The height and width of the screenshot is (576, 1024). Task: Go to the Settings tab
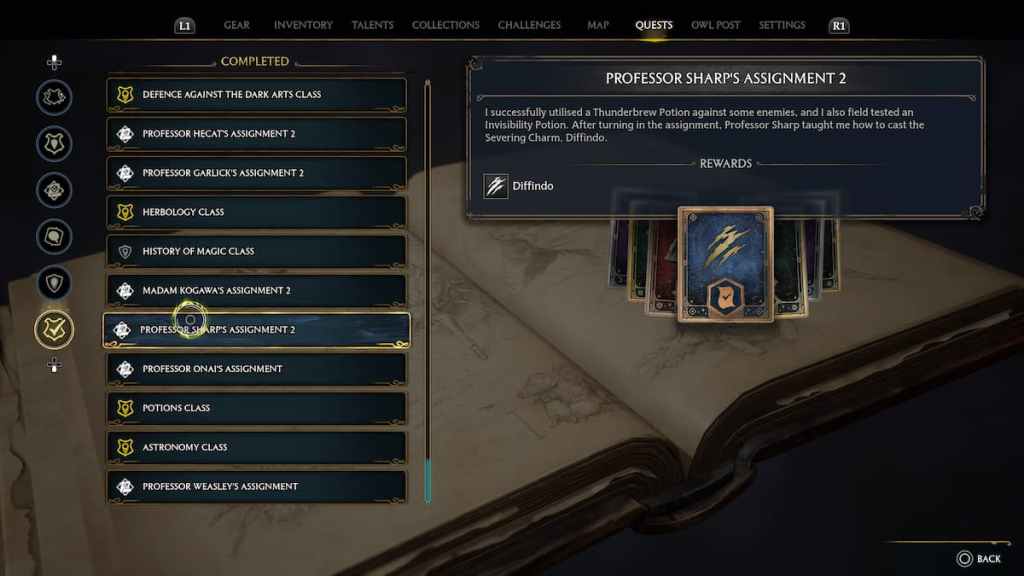782,25
